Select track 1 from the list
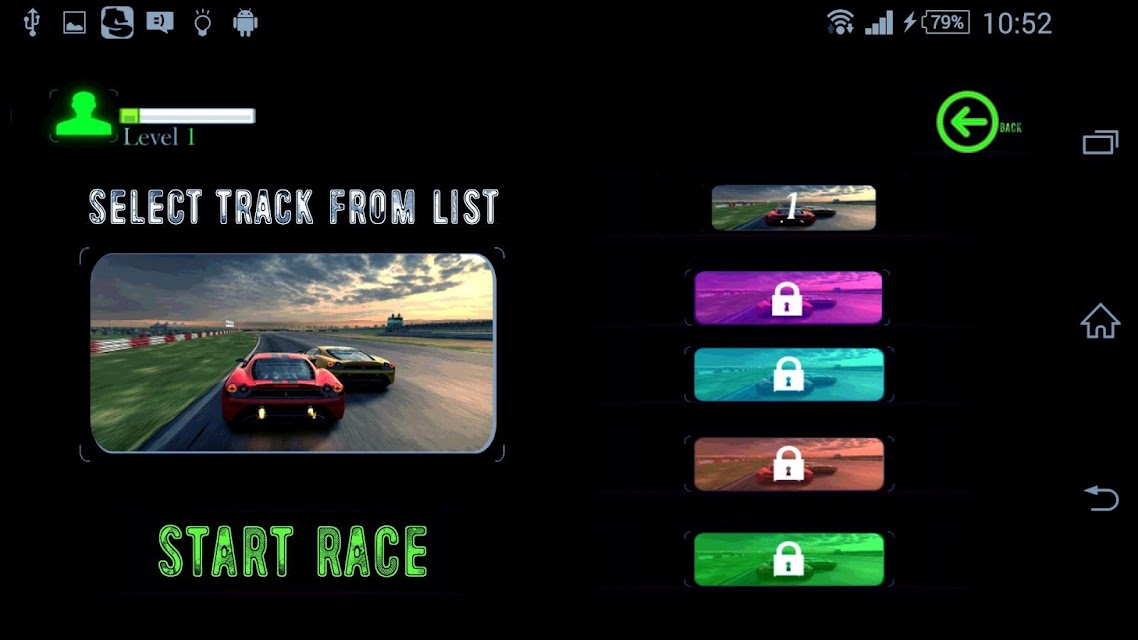The image size is (1138, 640). coord(793,208)
